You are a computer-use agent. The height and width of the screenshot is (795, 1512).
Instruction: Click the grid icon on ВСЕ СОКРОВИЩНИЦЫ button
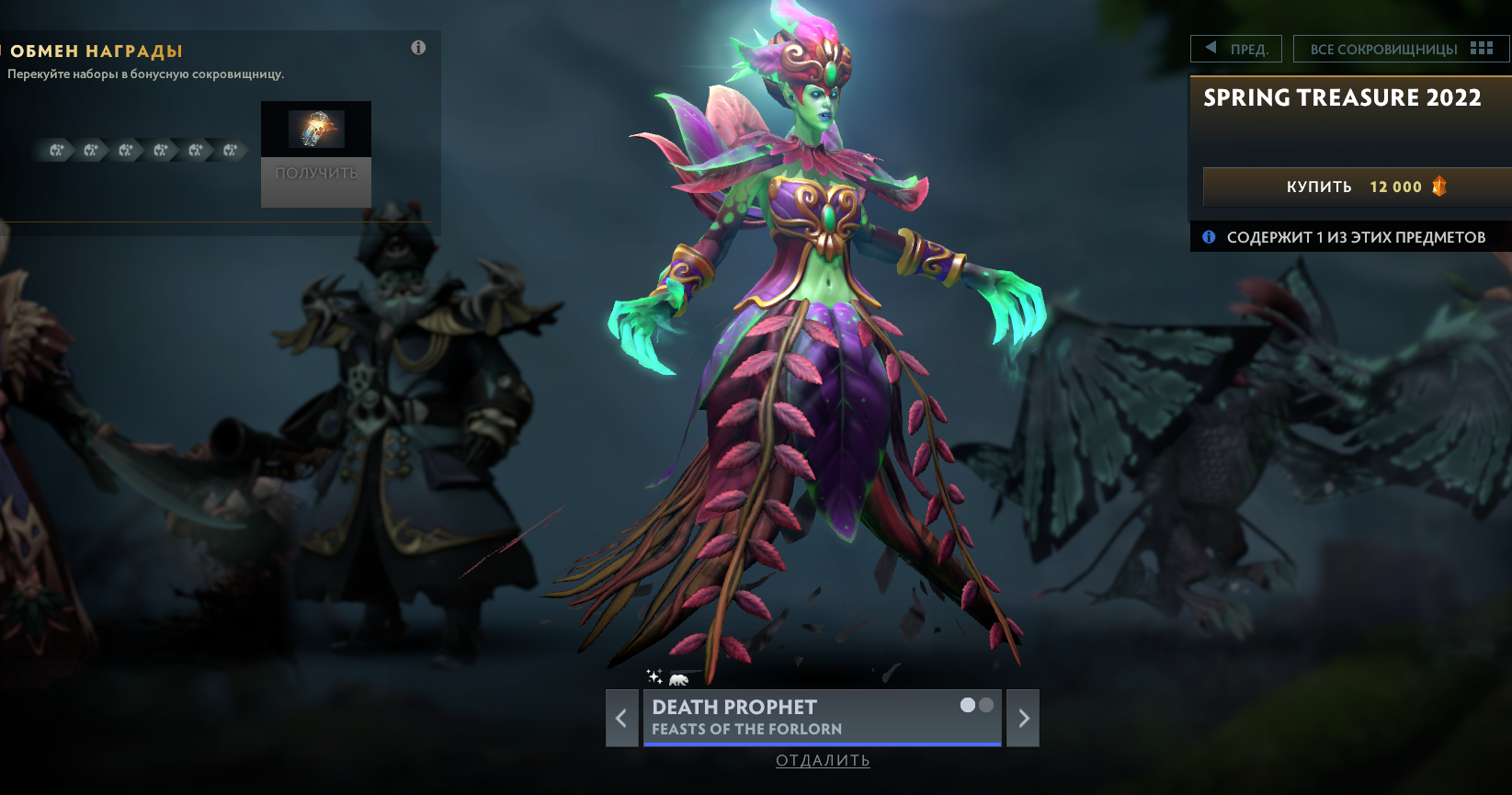pos(1481,47)
